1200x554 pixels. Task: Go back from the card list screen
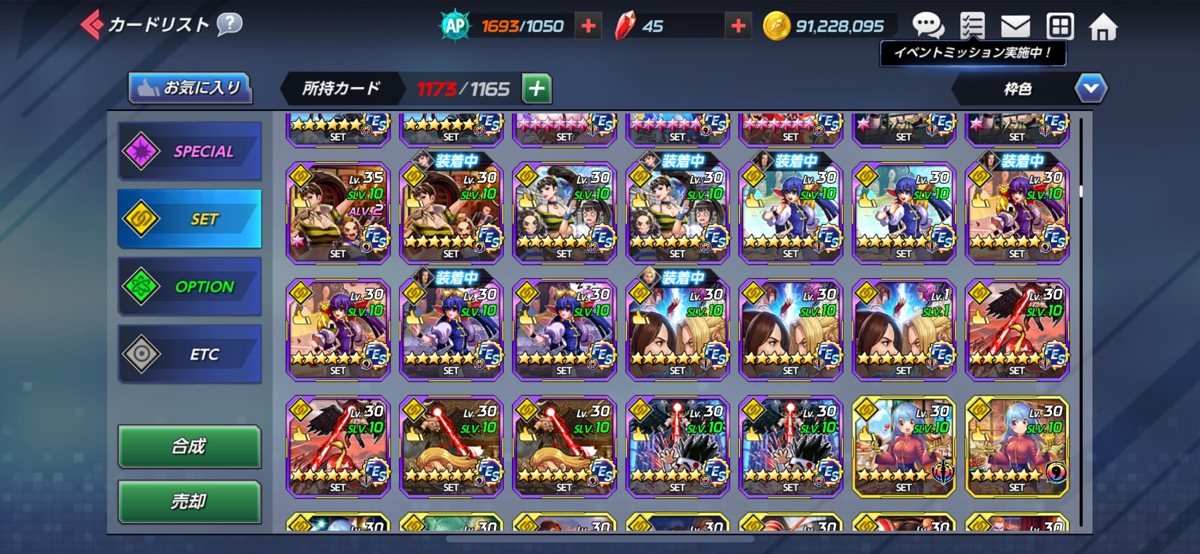(93, 23)
